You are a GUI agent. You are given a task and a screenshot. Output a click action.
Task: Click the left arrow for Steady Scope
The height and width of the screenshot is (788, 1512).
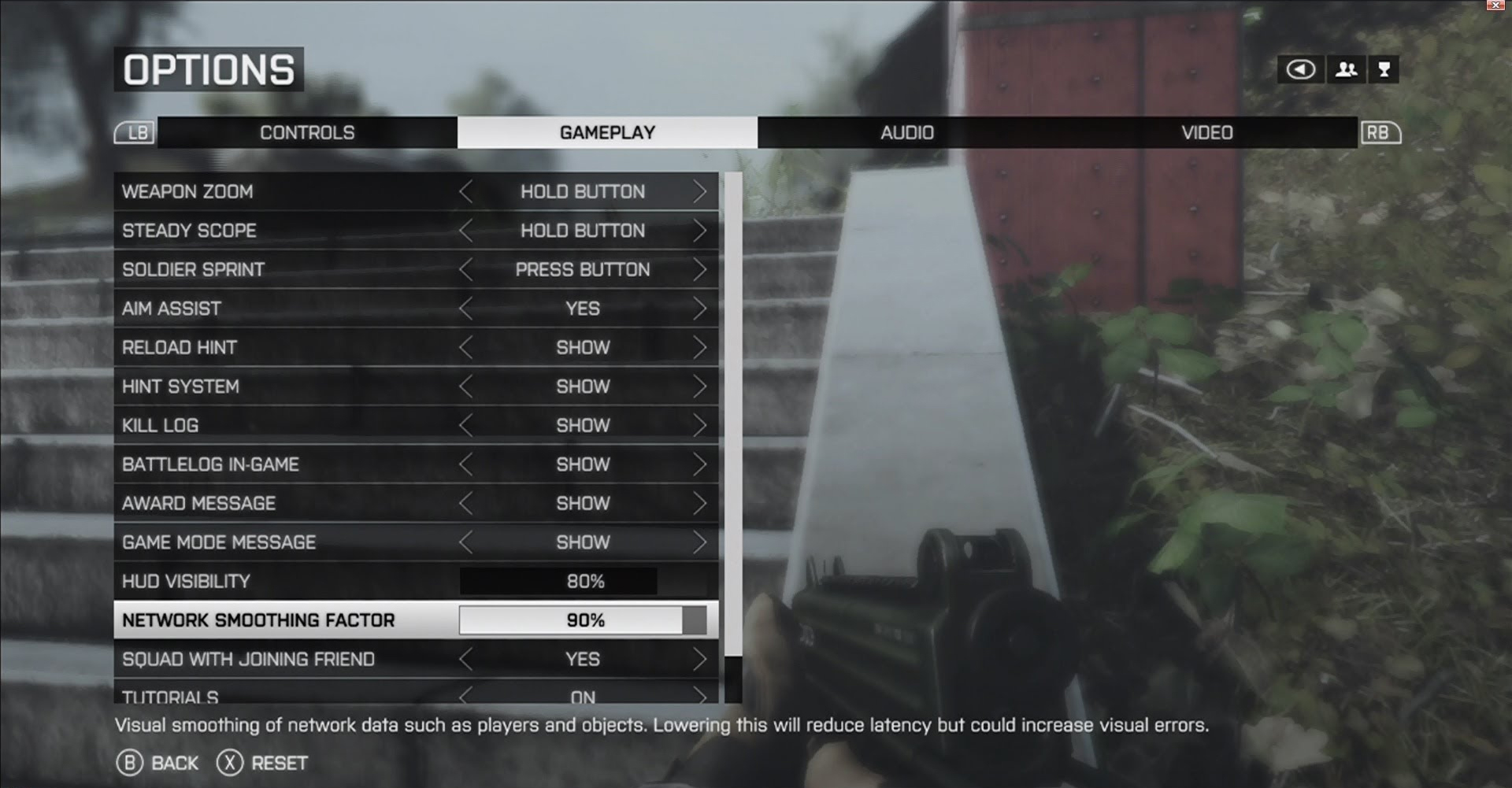pyautogui.click(x=466, y=231)
